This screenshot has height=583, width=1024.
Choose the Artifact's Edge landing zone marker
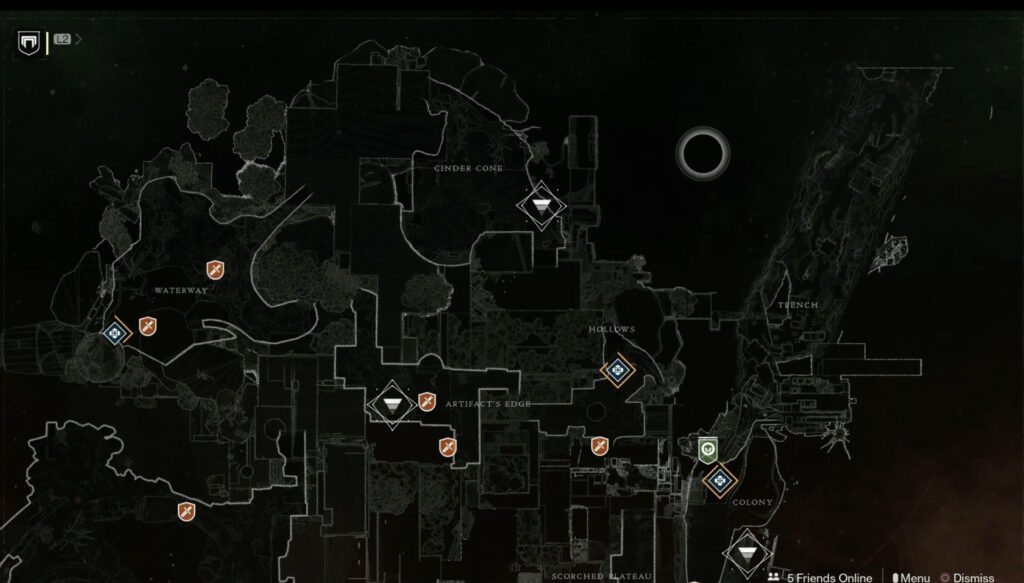[391, 403]
